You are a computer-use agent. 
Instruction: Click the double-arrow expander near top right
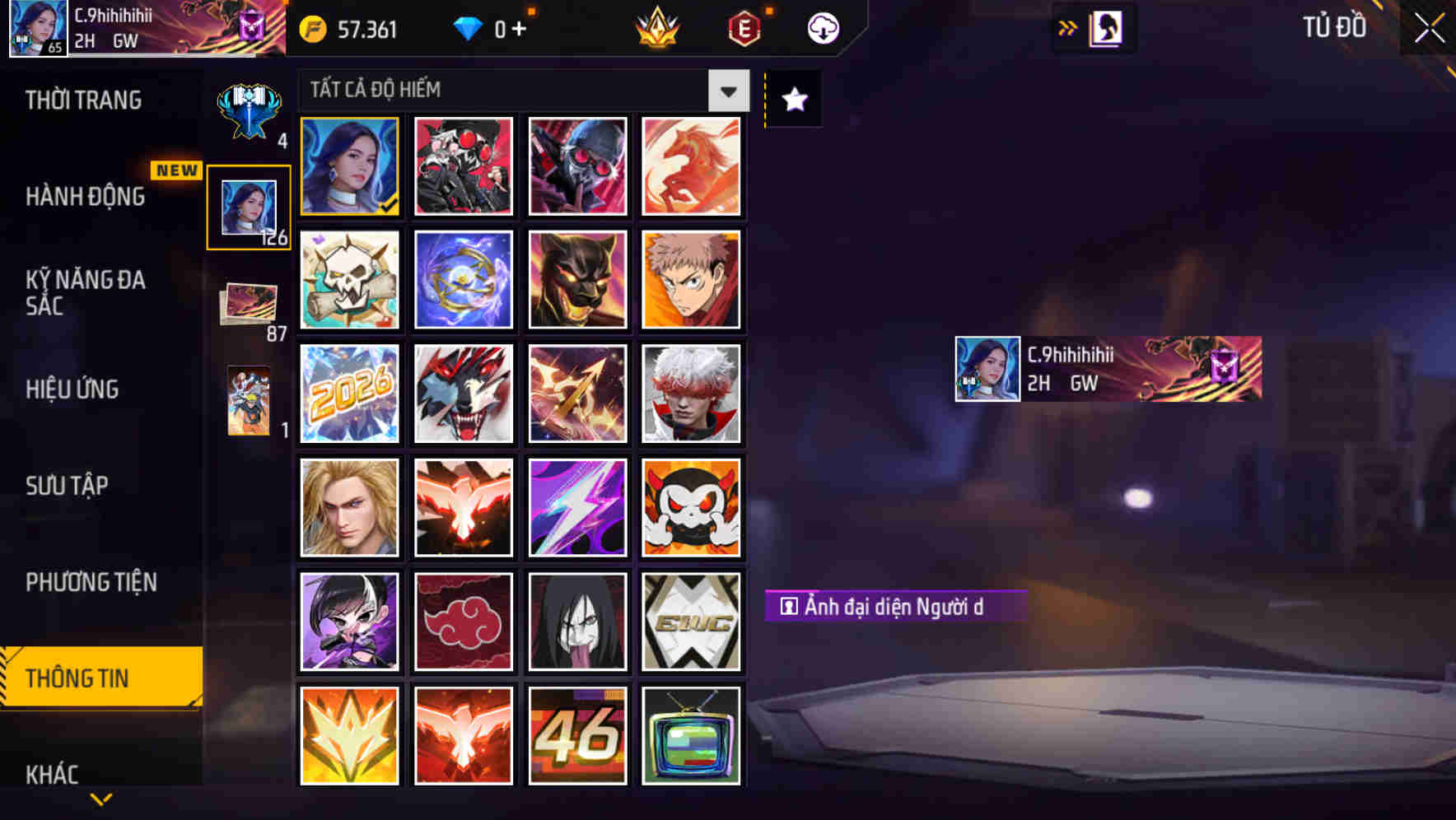pyautogui.click(x=1068, y=27)
